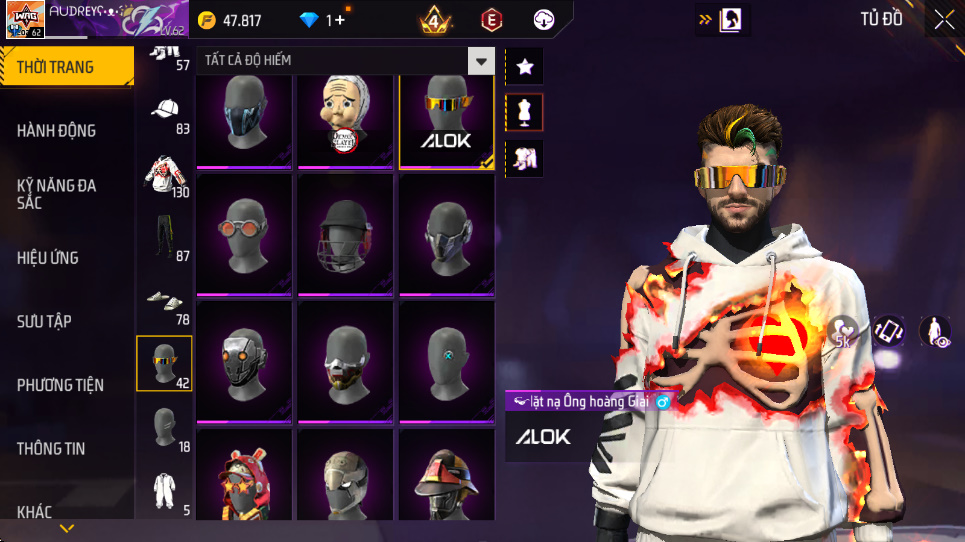Open the Thông Tin section

51,449
